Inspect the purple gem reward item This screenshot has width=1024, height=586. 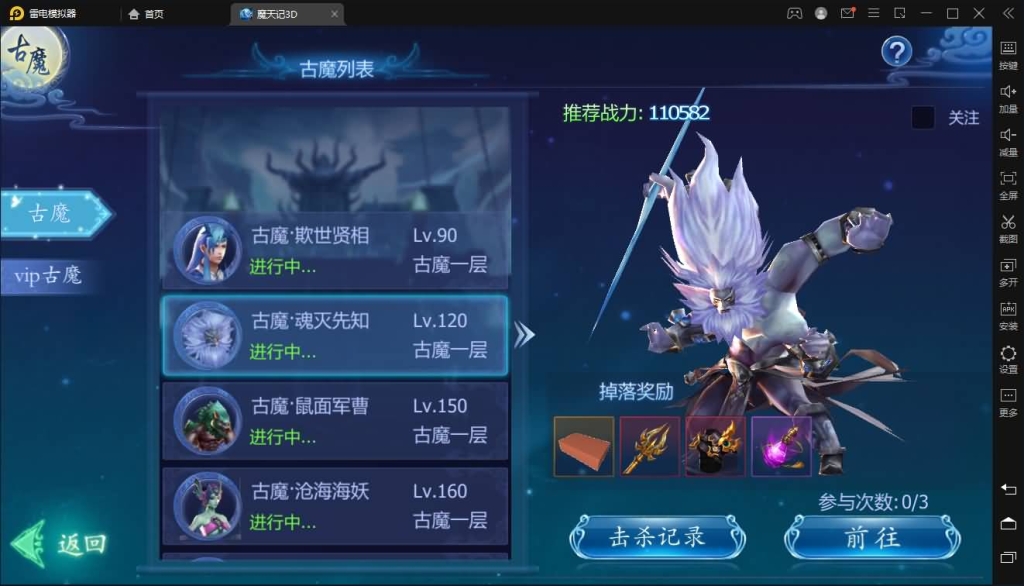point(781,446)
